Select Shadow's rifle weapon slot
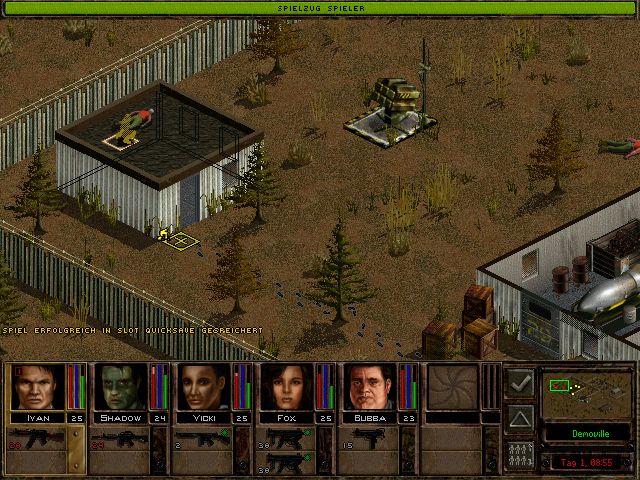 [x=120, y=438]
